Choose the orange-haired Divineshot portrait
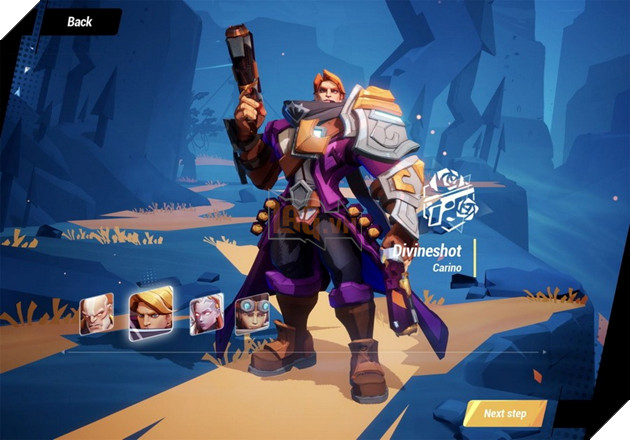Viewport: 630px width, 440px height. tap(151, 313)
